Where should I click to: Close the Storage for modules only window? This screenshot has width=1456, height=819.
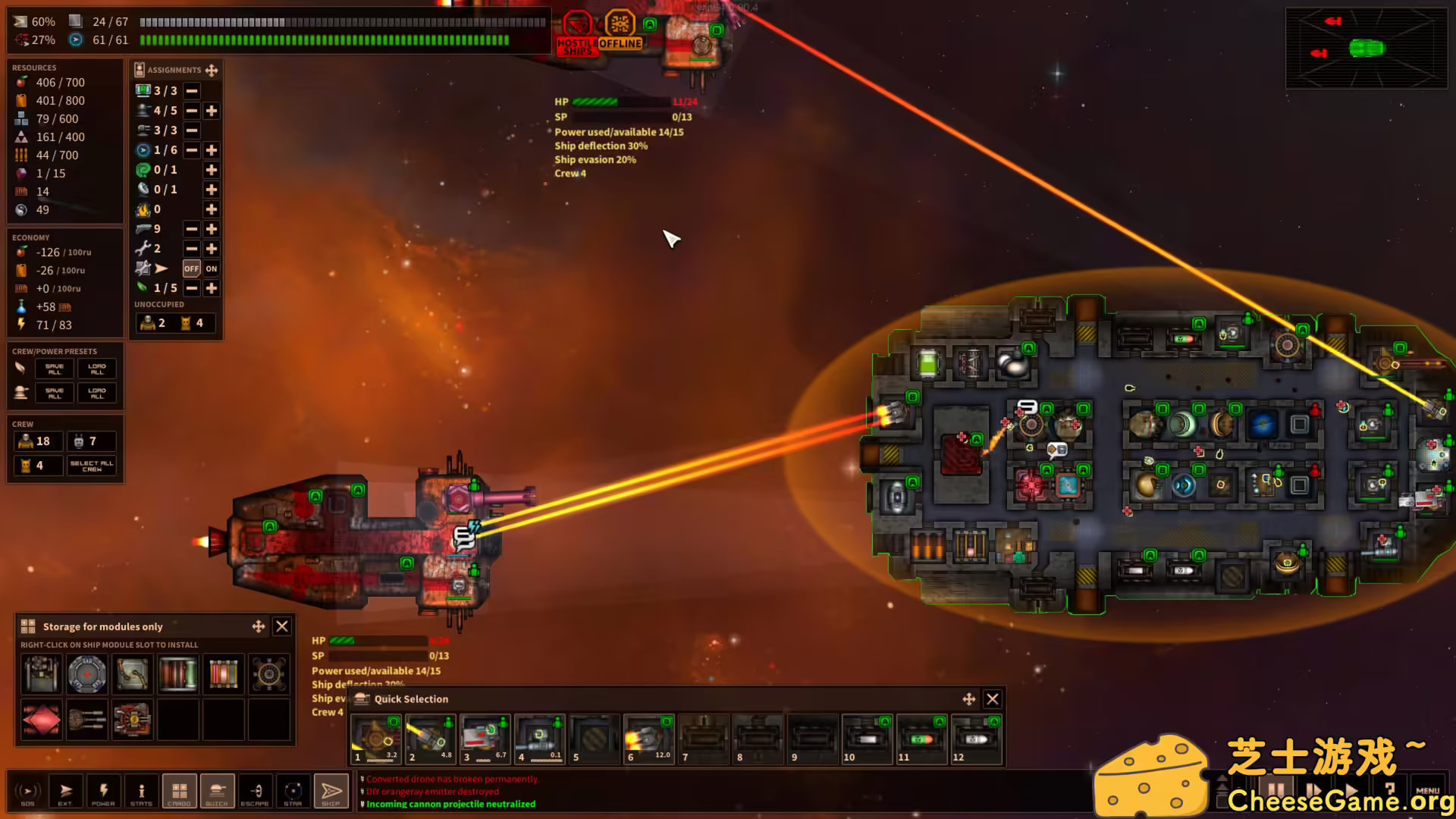click(282, 626)
